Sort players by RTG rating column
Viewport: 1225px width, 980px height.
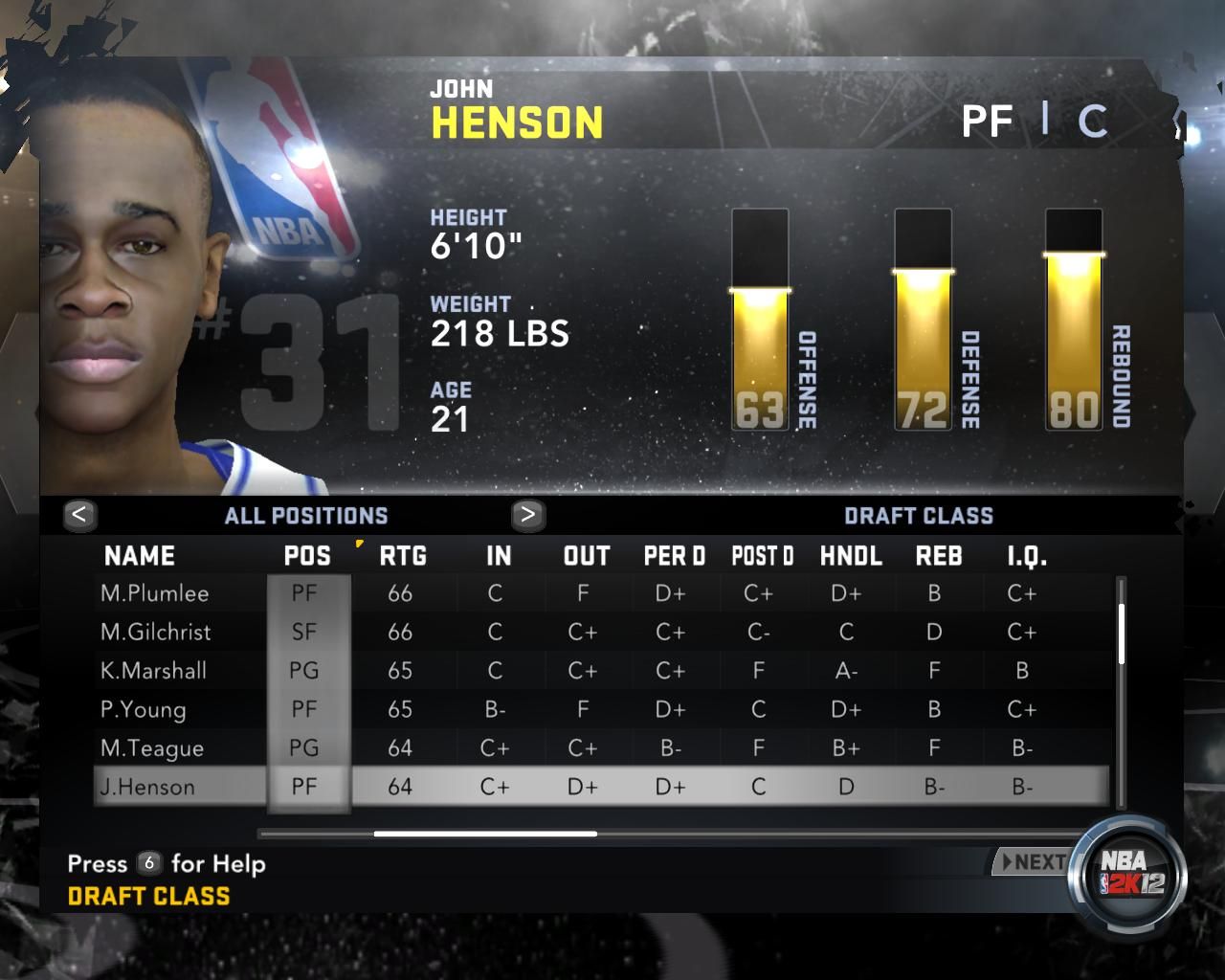[x=403, y=556]
